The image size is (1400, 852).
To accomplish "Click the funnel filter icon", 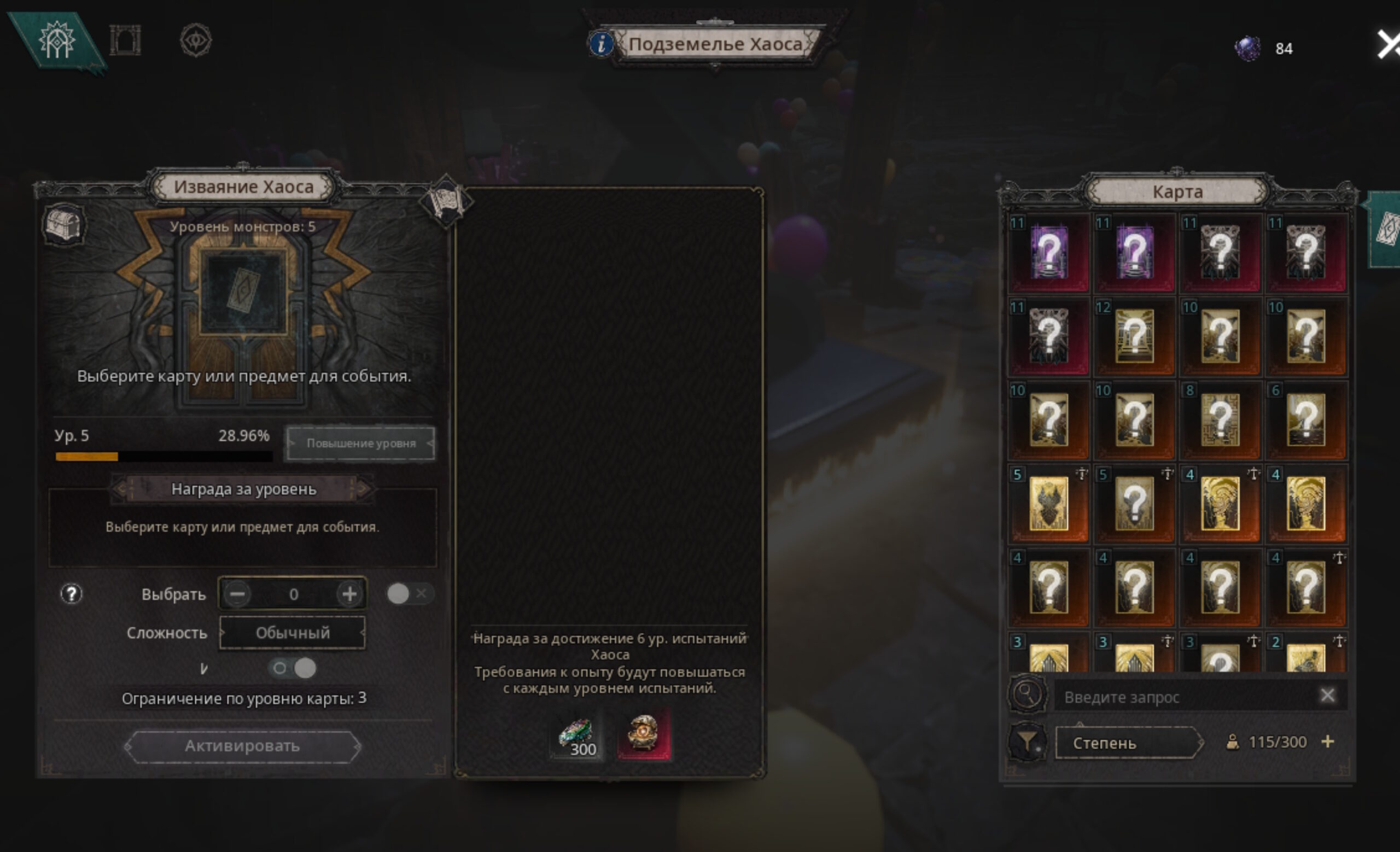I will click(1026, 742).
